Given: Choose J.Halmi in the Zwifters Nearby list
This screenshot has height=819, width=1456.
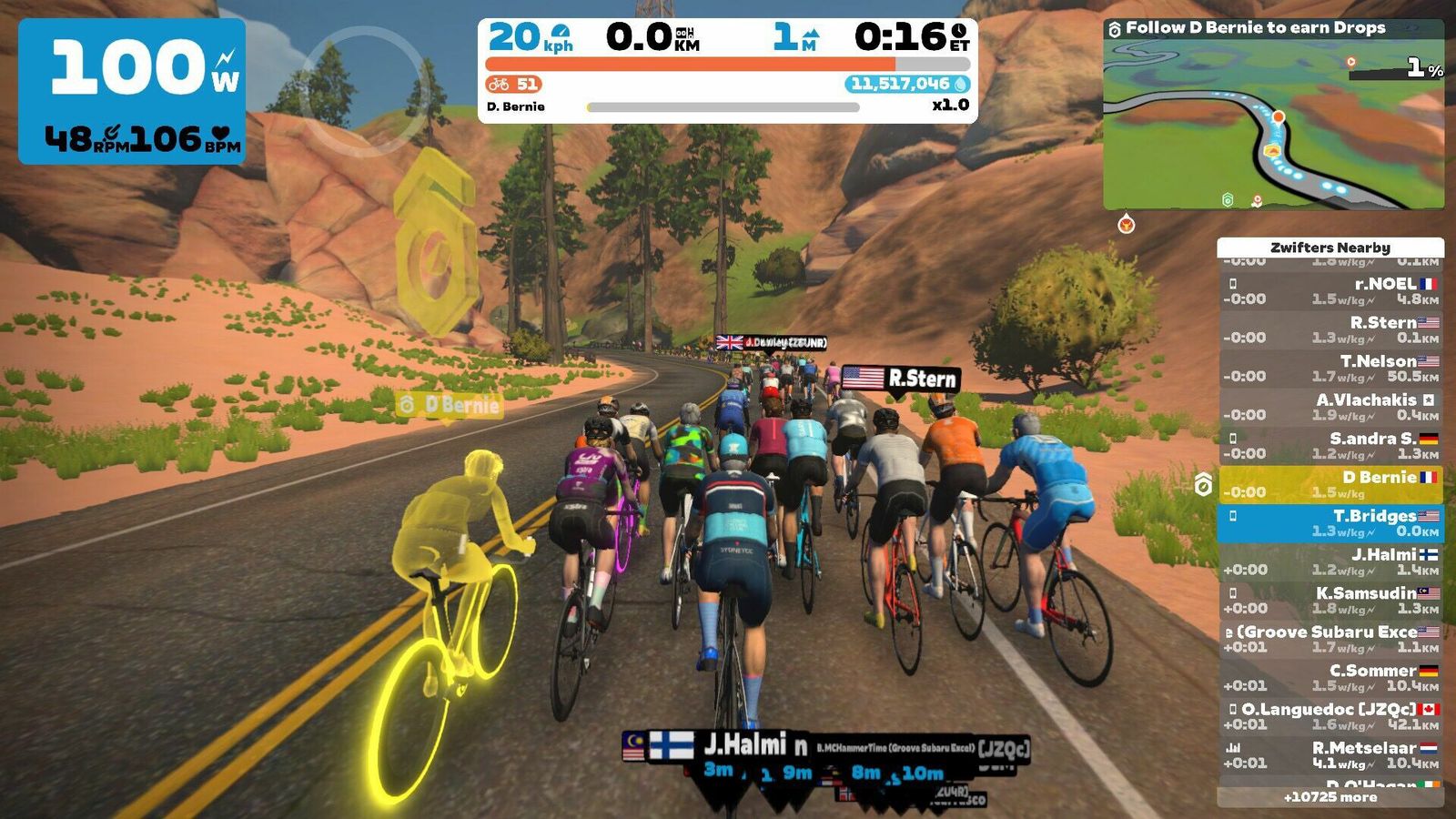Looking at the screenshot, I should tap(1330, 561).
